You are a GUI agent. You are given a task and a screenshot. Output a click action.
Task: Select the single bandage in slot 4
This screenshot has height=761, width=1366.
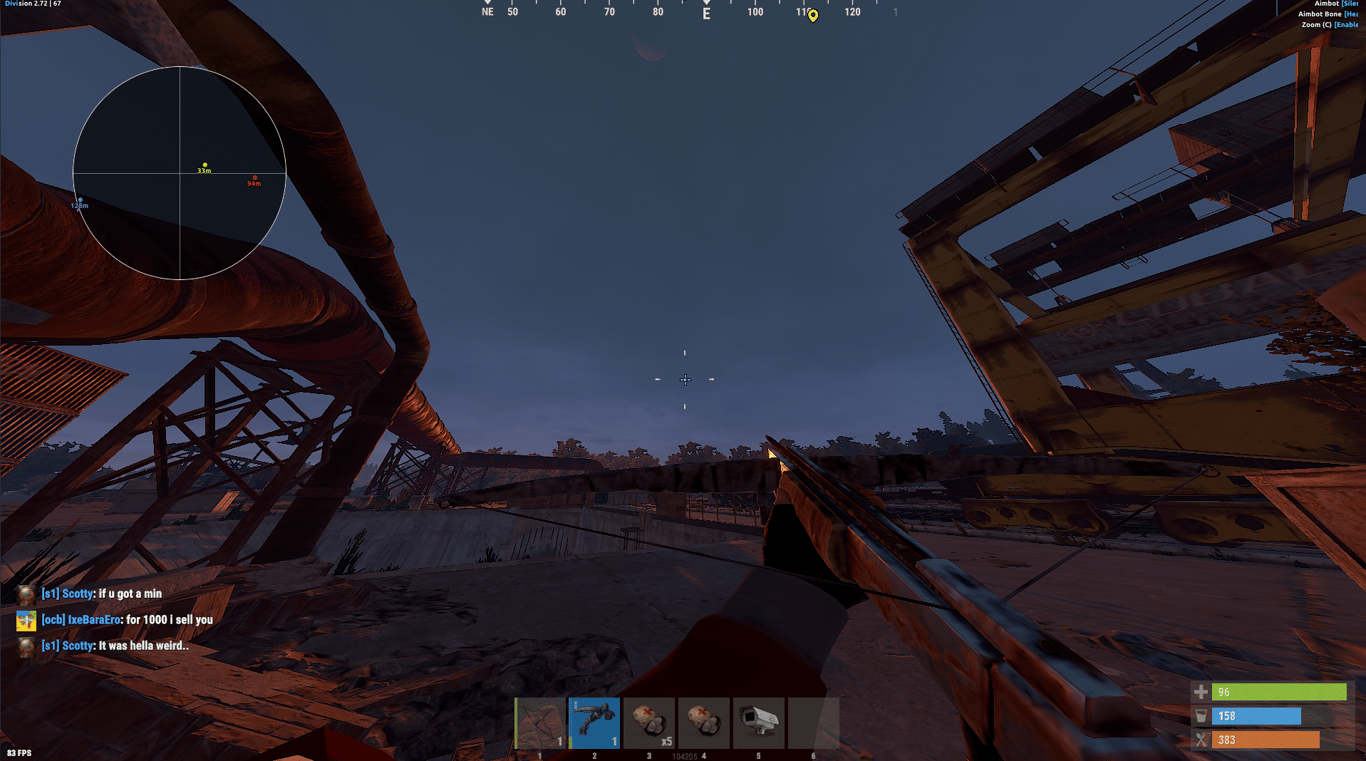[x=704, y=722]
